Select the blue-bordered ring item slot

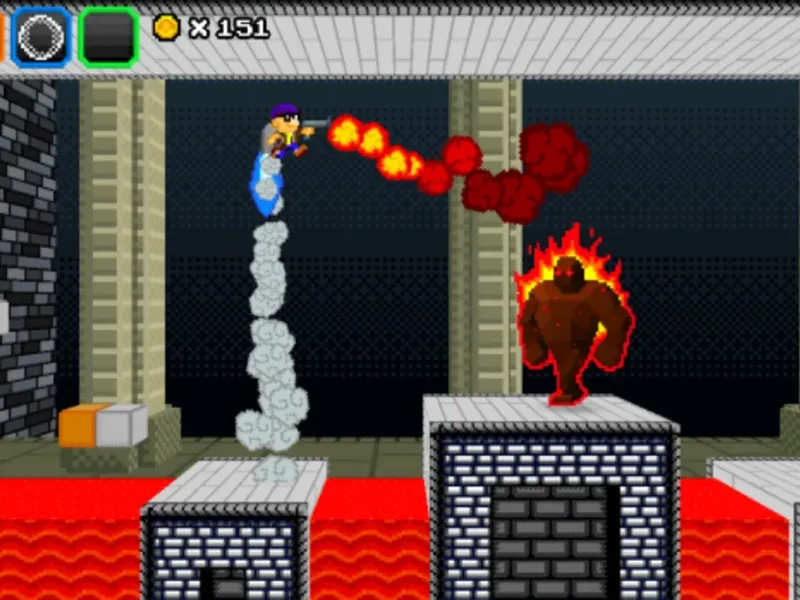(x=41, y=37)
